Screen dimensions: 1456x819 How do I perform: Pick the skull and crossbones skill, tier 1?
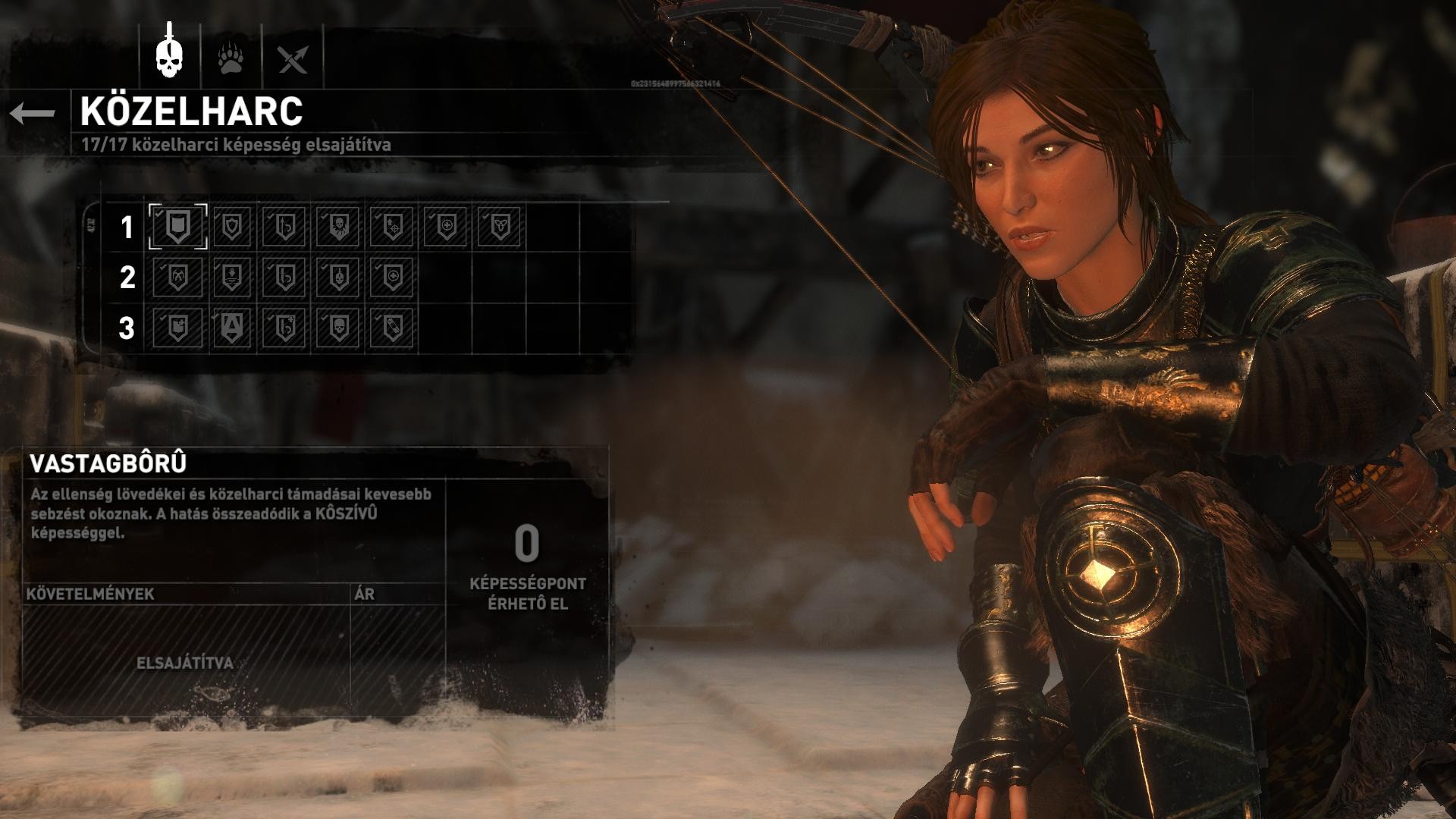click(x=337, y=226)
